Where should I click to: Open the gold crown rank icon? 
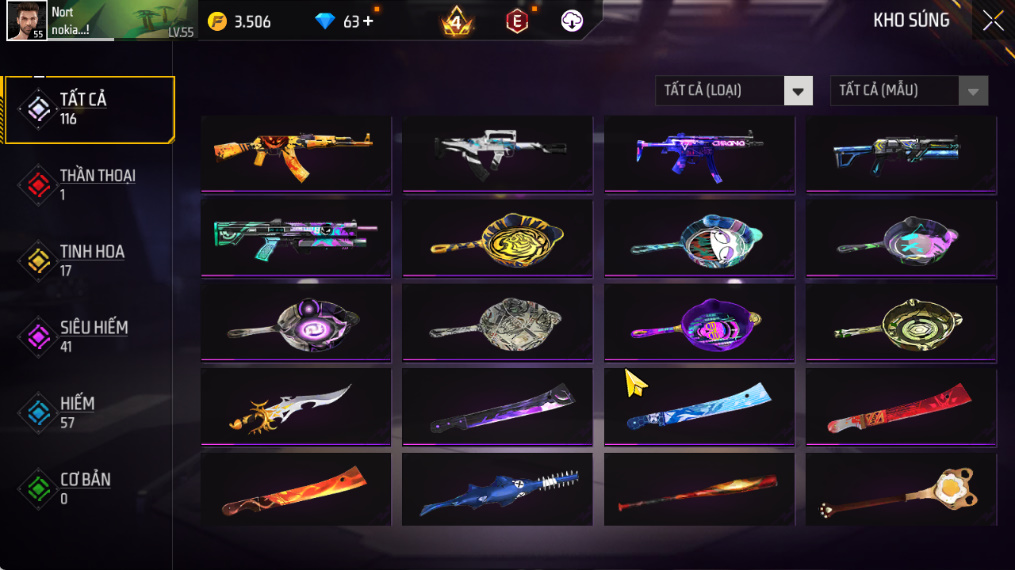pyautogui.click(x=456, y=21)
